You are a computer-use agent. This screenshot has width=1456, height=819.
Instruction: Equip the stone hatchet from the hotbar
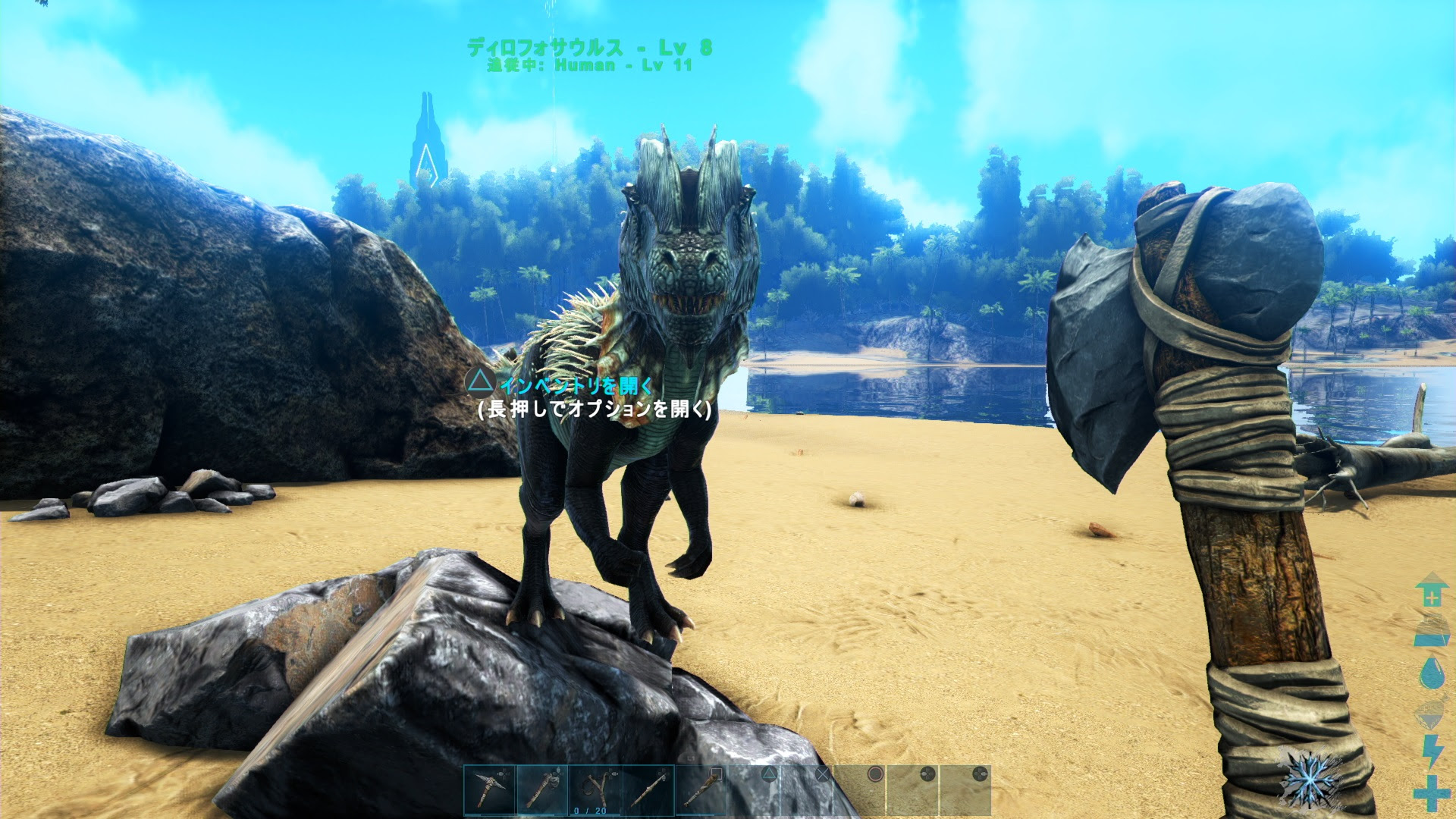pyautogui.click(x=542, y=790)
